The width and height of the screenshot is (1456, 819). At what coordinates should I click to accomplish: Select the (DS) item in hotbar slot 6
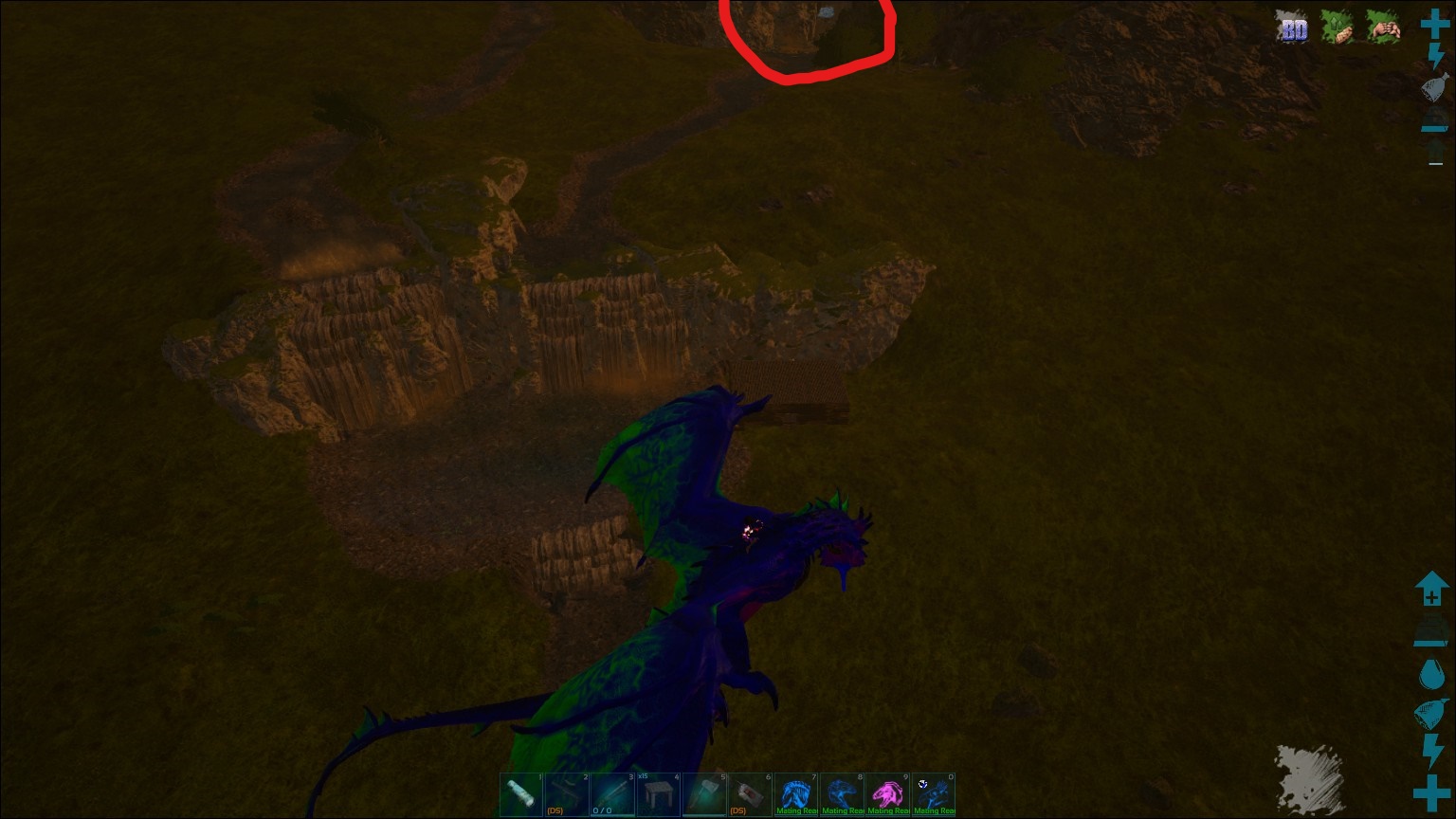(x=750, y=794)
